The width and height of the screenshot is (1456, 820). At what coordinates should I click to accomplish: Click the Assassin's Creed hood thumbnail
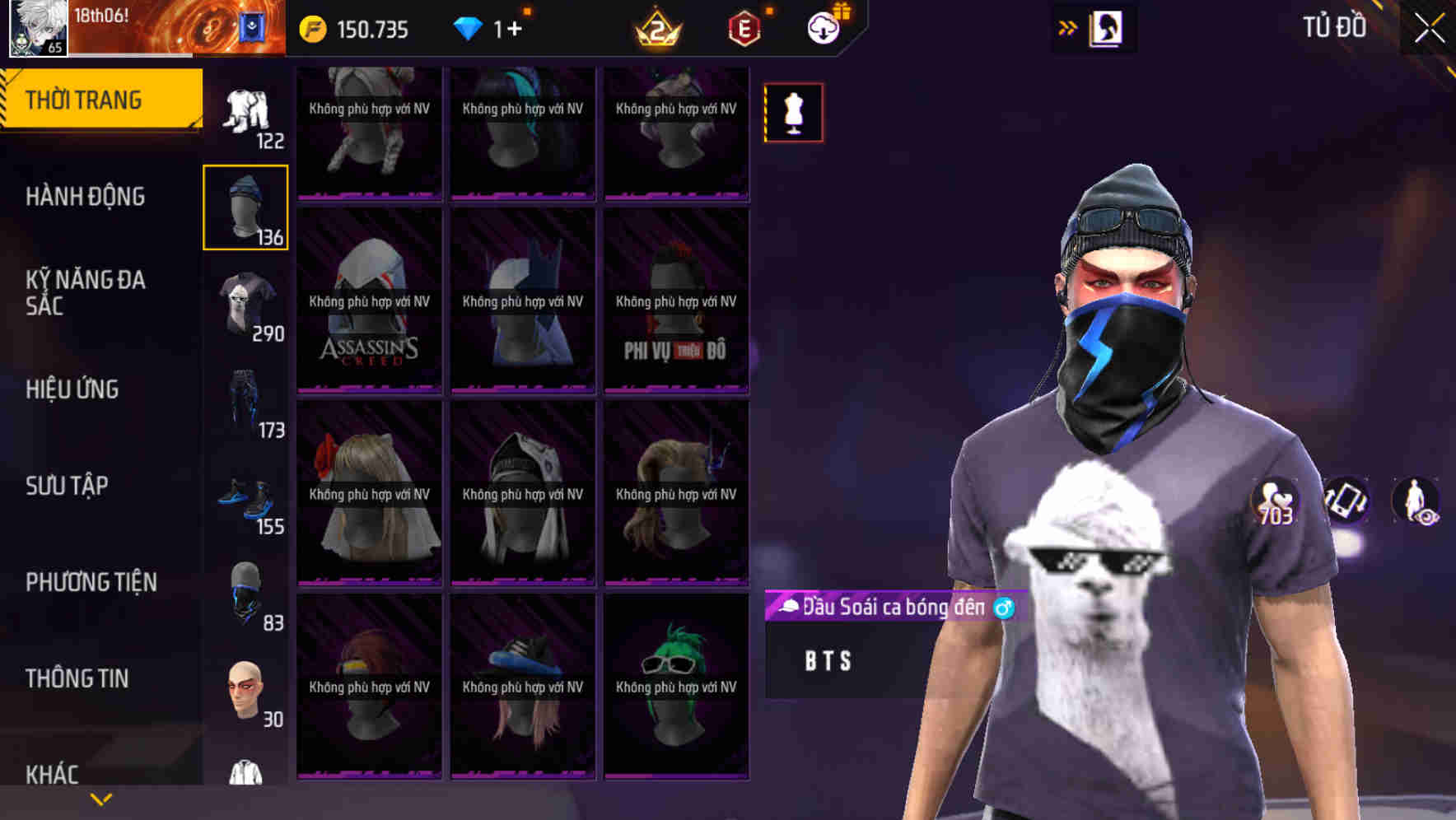[x=369, y=301]
